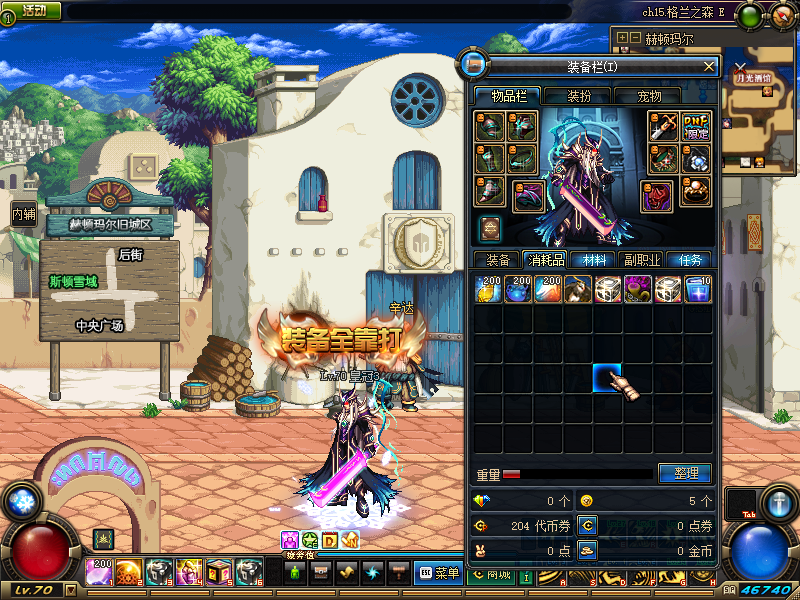View the 任务 quest items category
The height and width of the screenshot is (600, 800).
coord(689,260)
